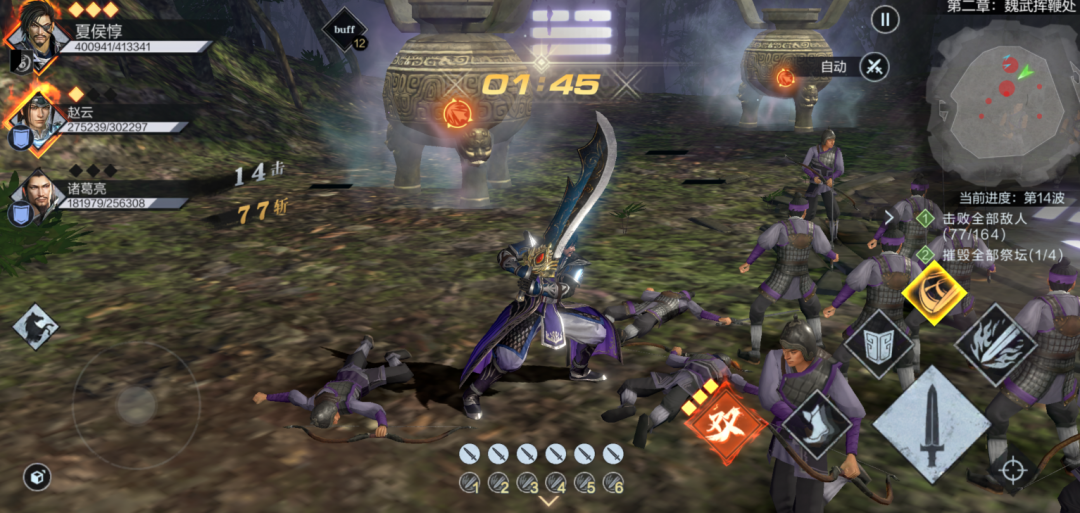The height and width of the screenshot is (513, 1080).
Task: Summon the horse mount icon
Action: (36, 327)
